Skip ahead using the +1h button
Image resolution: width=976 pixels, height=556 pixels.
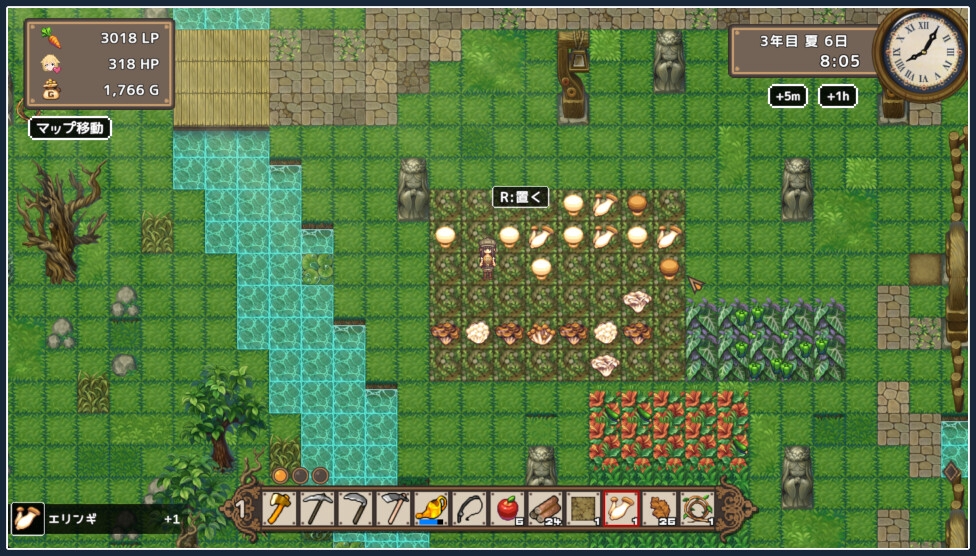pyautogui.click(x=837, y=96)
